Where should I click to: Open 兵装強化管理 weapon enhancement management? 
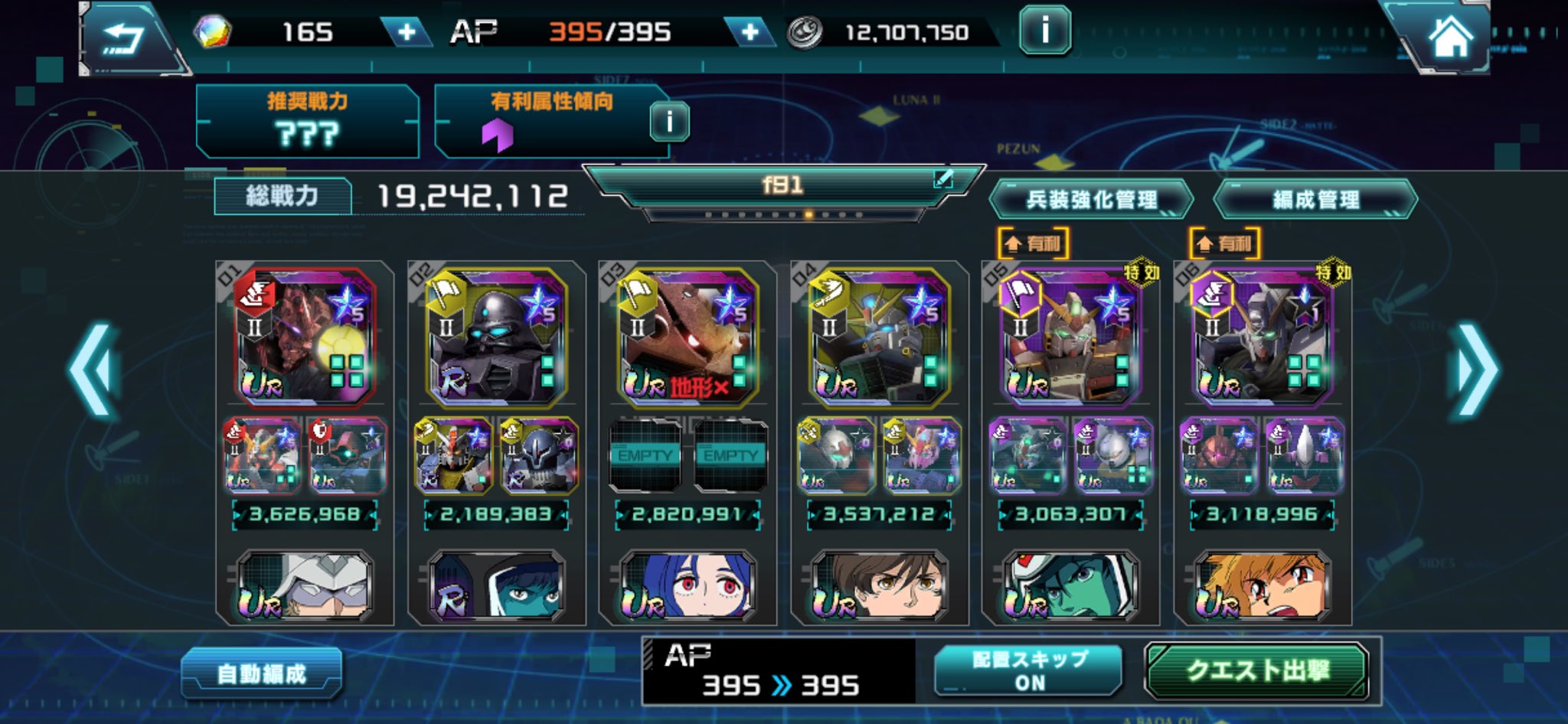(1091, 200)
